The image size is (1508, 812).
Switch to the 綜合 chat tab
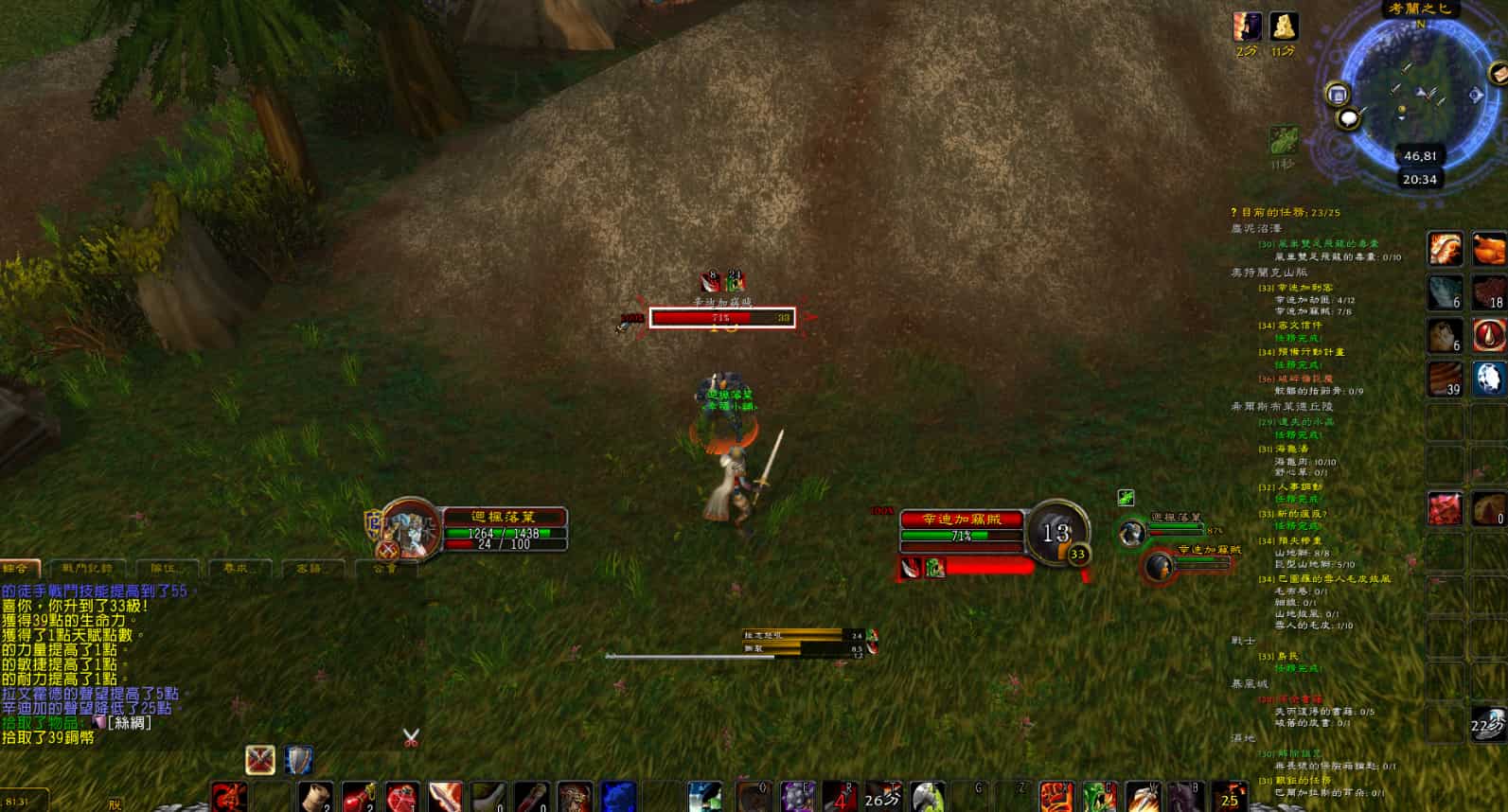click(x=19, y=569)
